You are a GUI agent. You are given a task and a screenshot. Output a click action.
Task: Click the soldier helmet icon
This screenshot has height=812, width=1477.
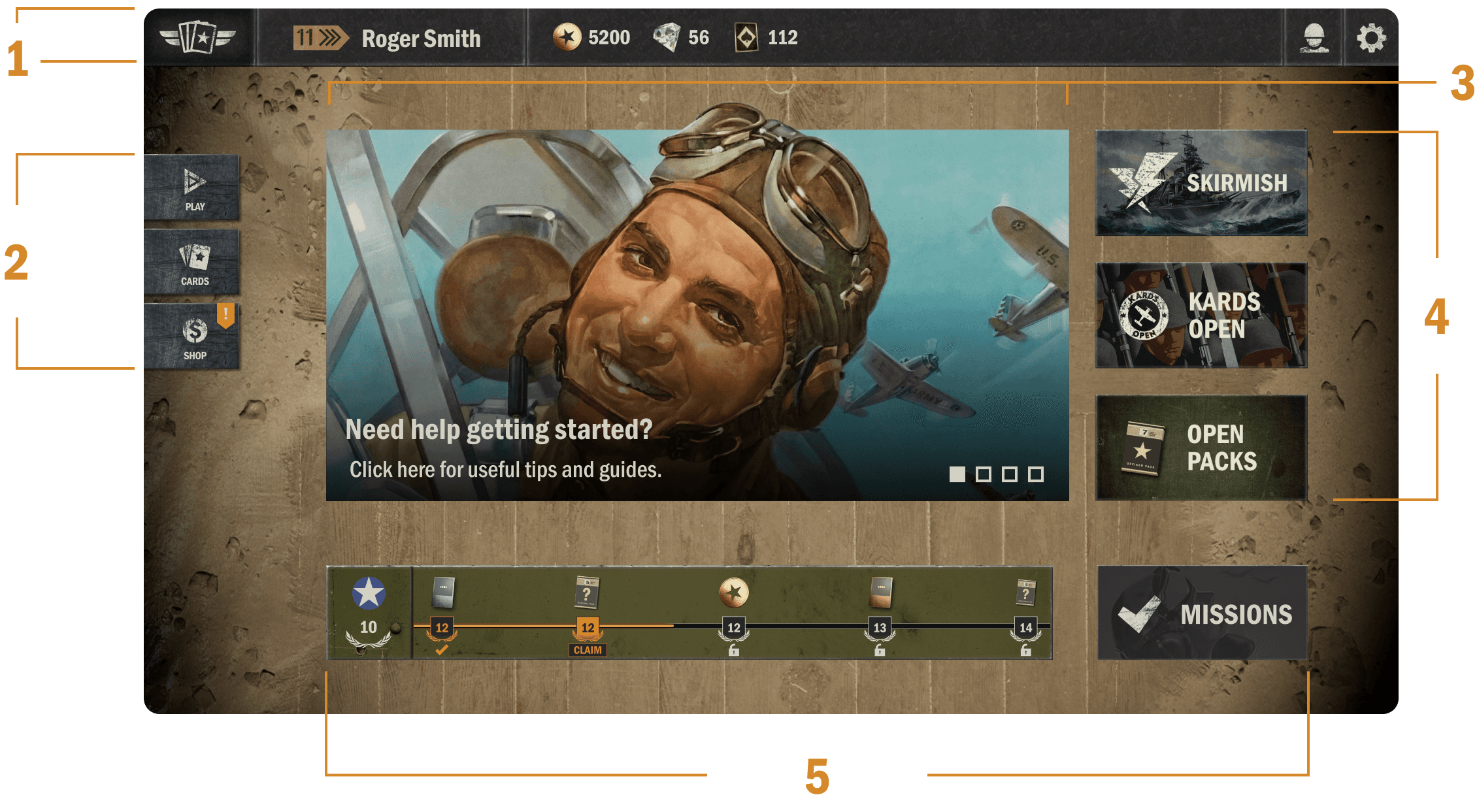coord(1314,38)
